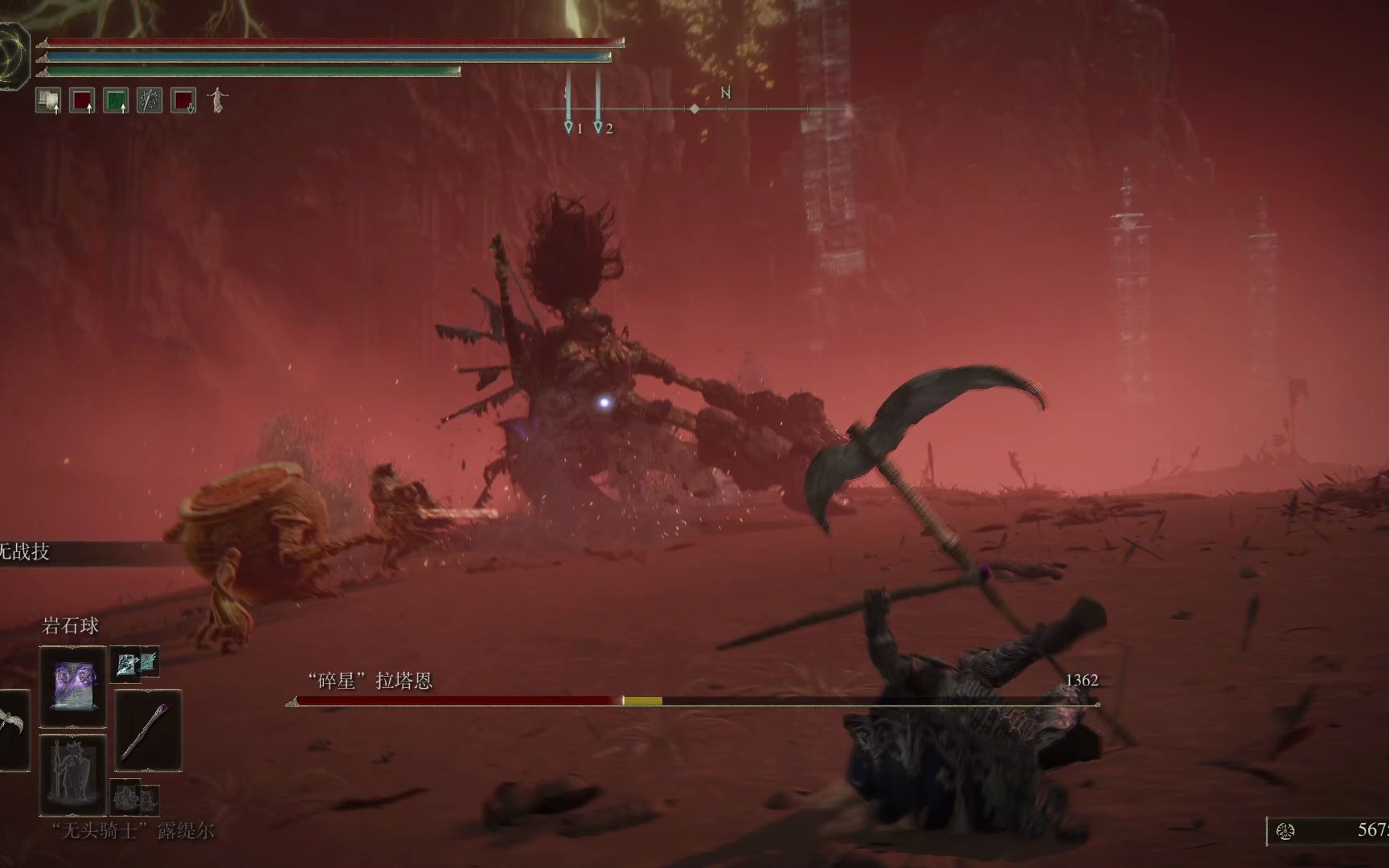Click compass beacon marker 1
Image resolution: width=1389 pixels, height=868 pixels.
[569, 127]
